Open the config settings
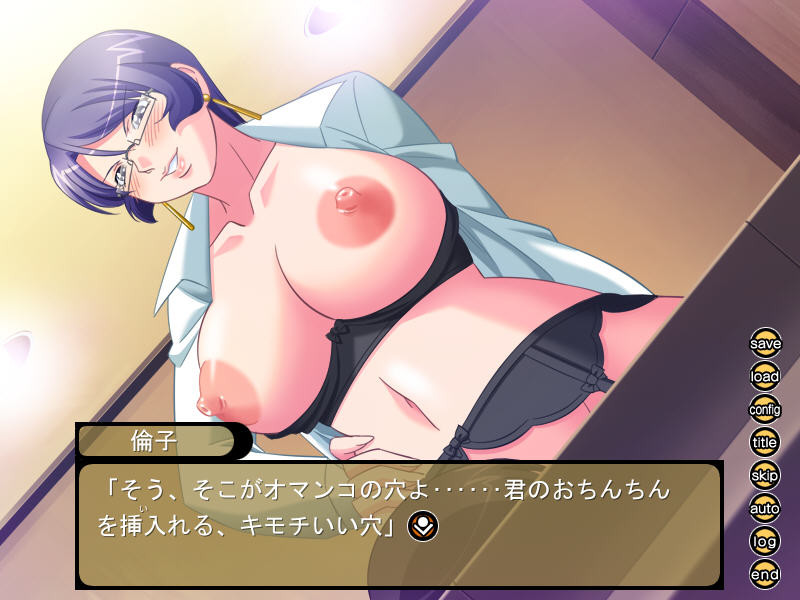Image resolution: width=800 pixels, height=600 pixels. (x=765, y=409)
